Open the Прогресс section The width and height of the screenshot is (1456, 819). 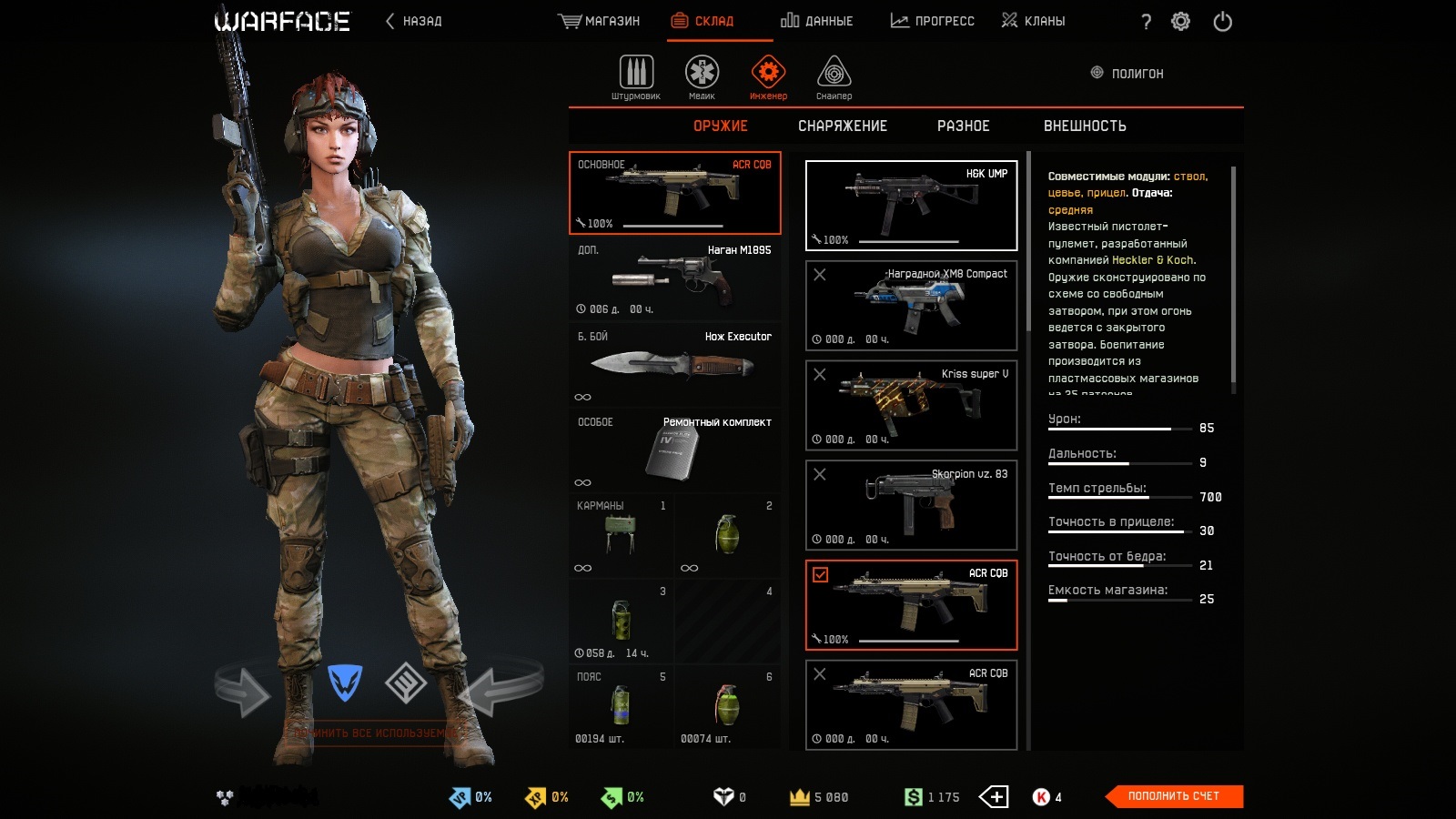pos(932,21)
